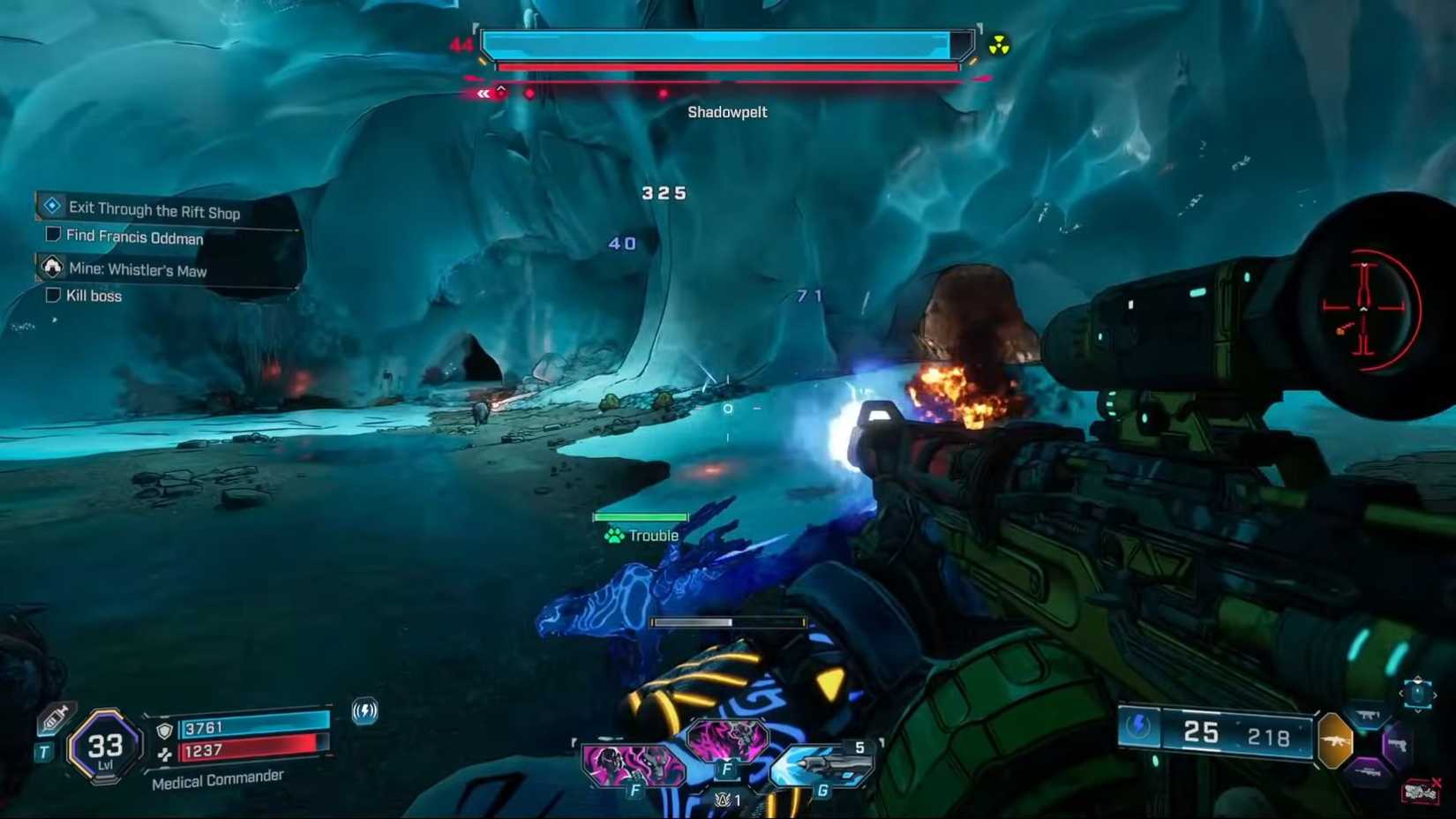Screen dimensions: 1456x819
Task: Click the paw icon next to Trouble's name
Action: (613, 536)
